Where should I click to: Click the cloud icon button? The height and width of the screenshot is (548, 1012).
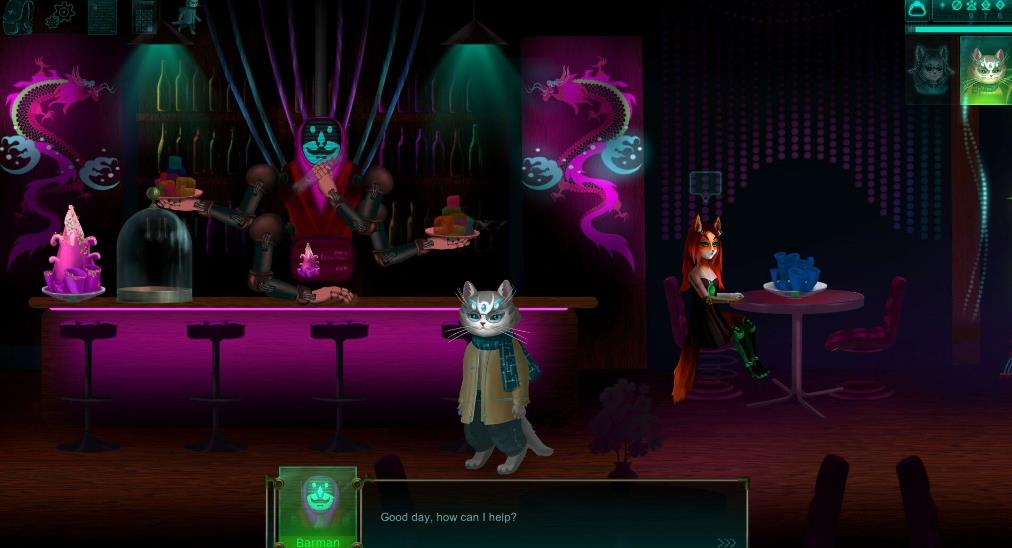917,10
